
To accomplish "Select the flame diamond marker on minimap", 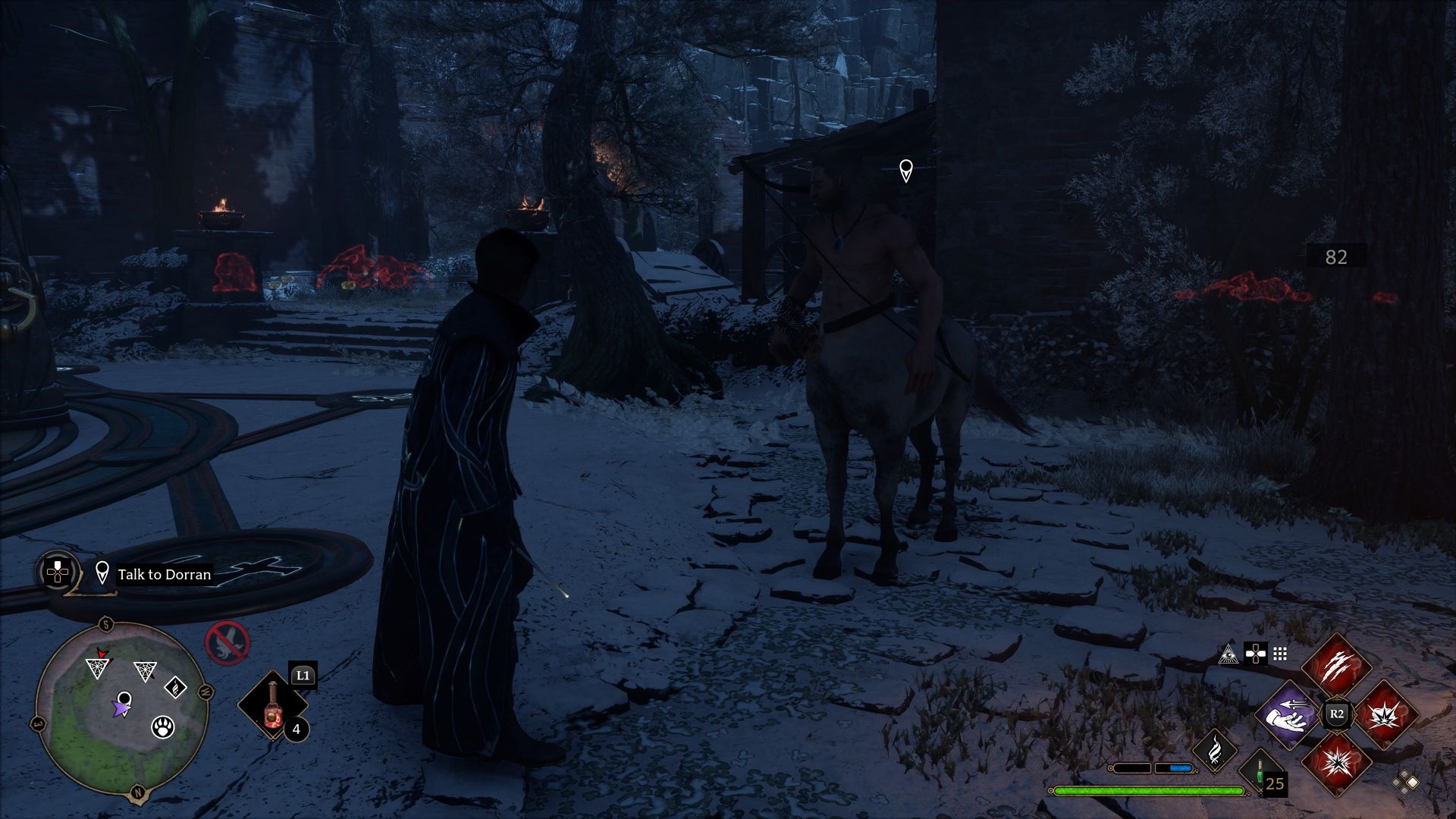I will (176, 688).
